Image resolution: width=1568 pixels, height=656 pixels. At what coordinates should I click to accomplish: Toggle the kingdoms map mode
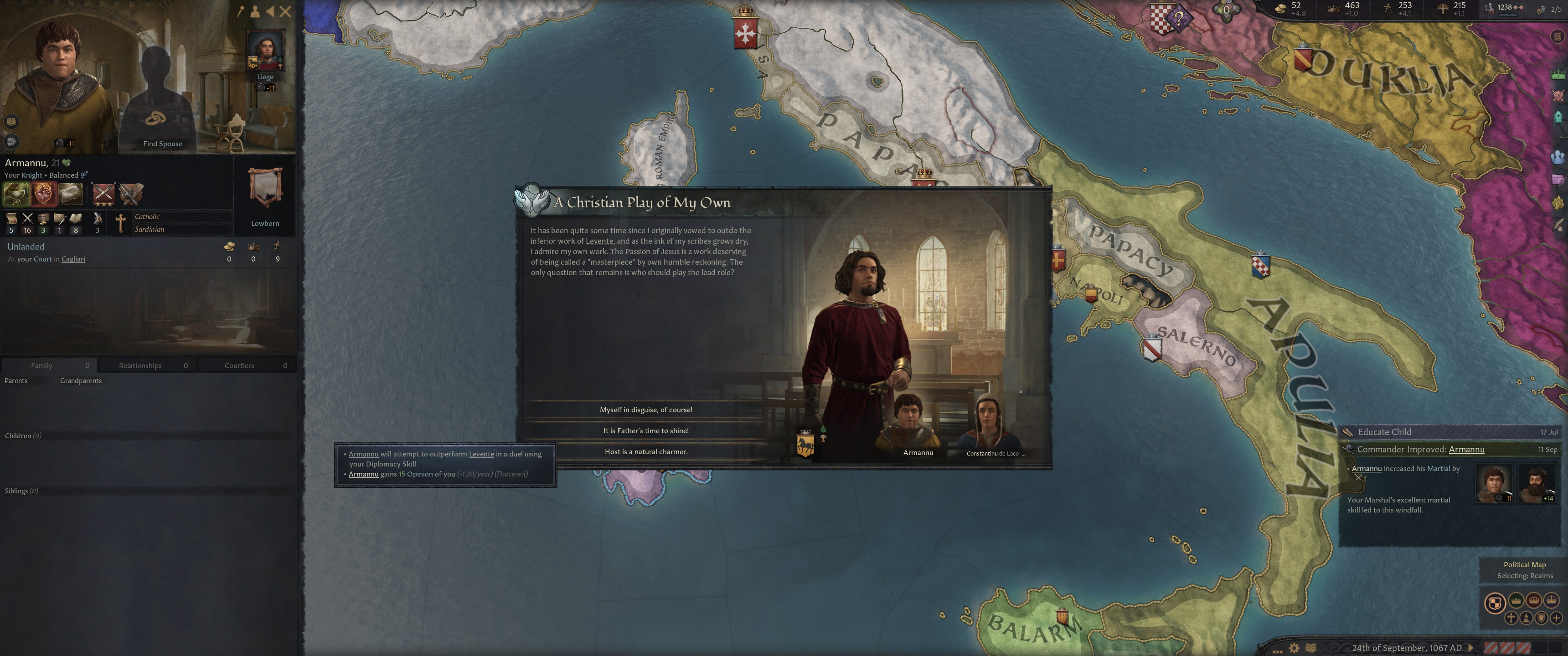coord(1534,600)
